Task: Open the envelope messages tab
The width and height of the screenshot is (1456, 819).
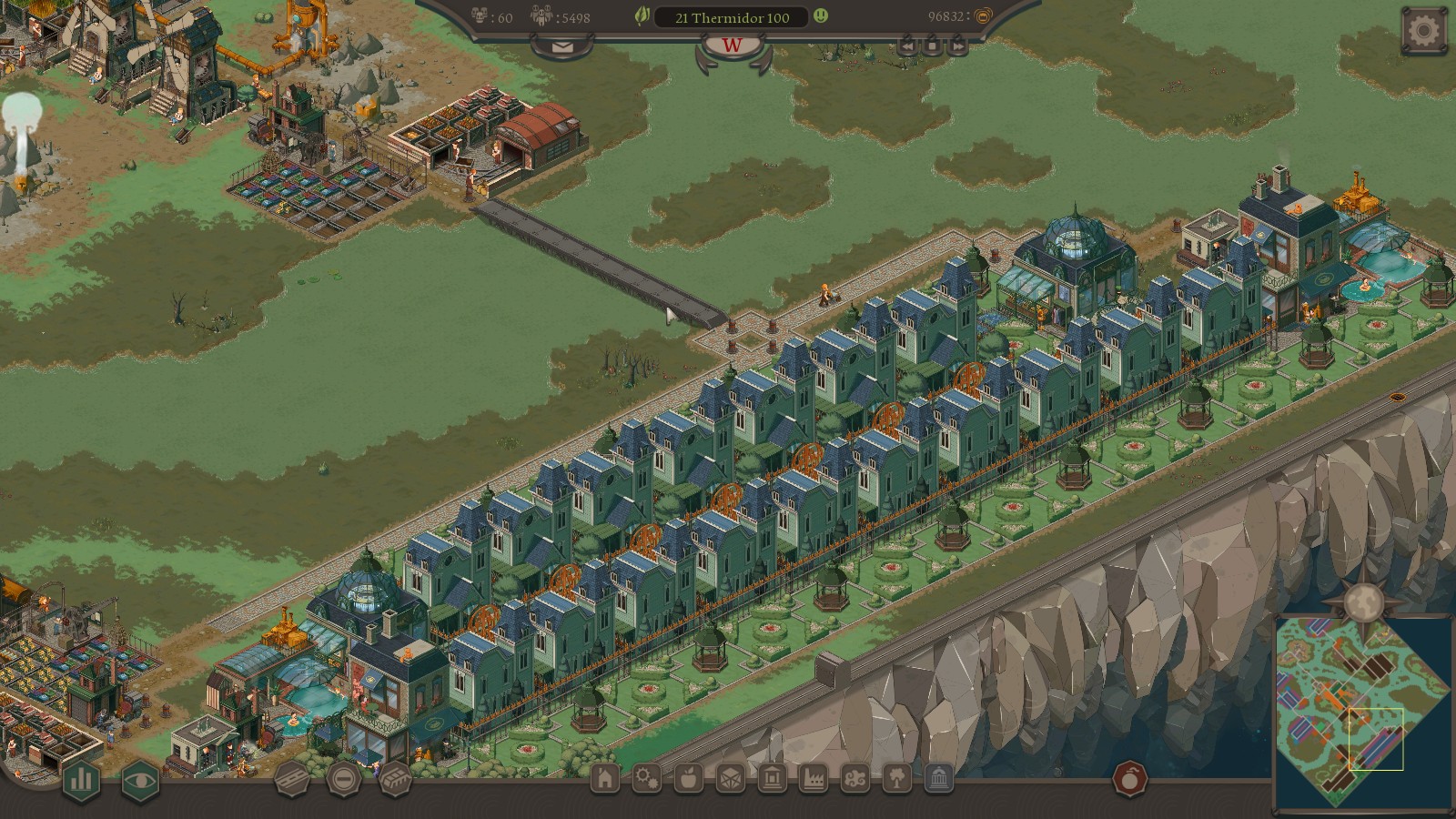Action: [562, 45]
